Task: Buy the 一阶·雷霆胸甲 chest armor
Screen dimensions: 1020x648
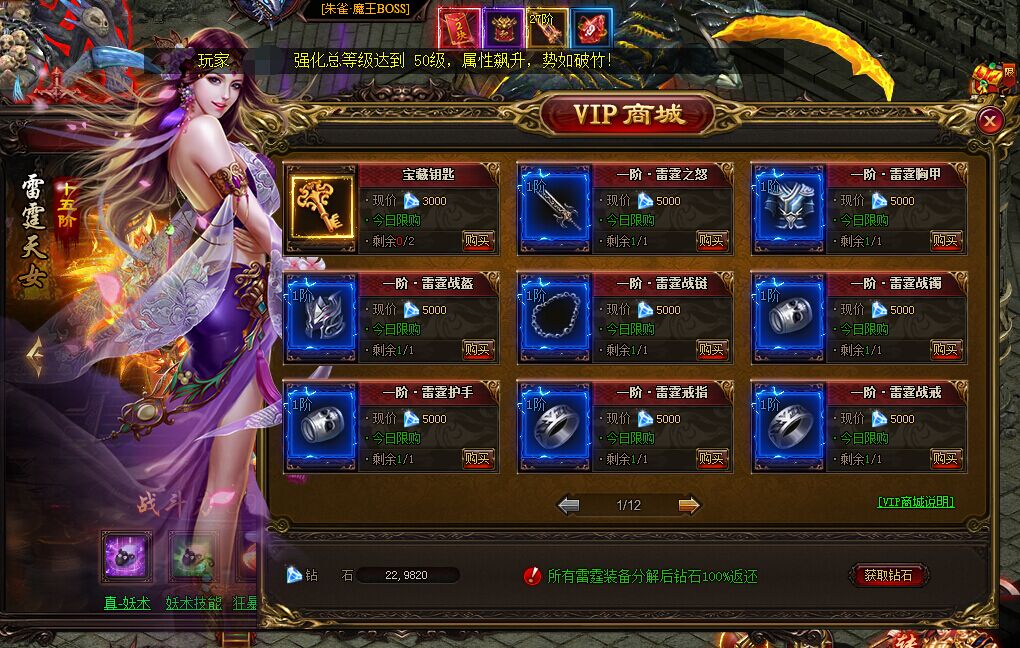Action: [945, 240]
